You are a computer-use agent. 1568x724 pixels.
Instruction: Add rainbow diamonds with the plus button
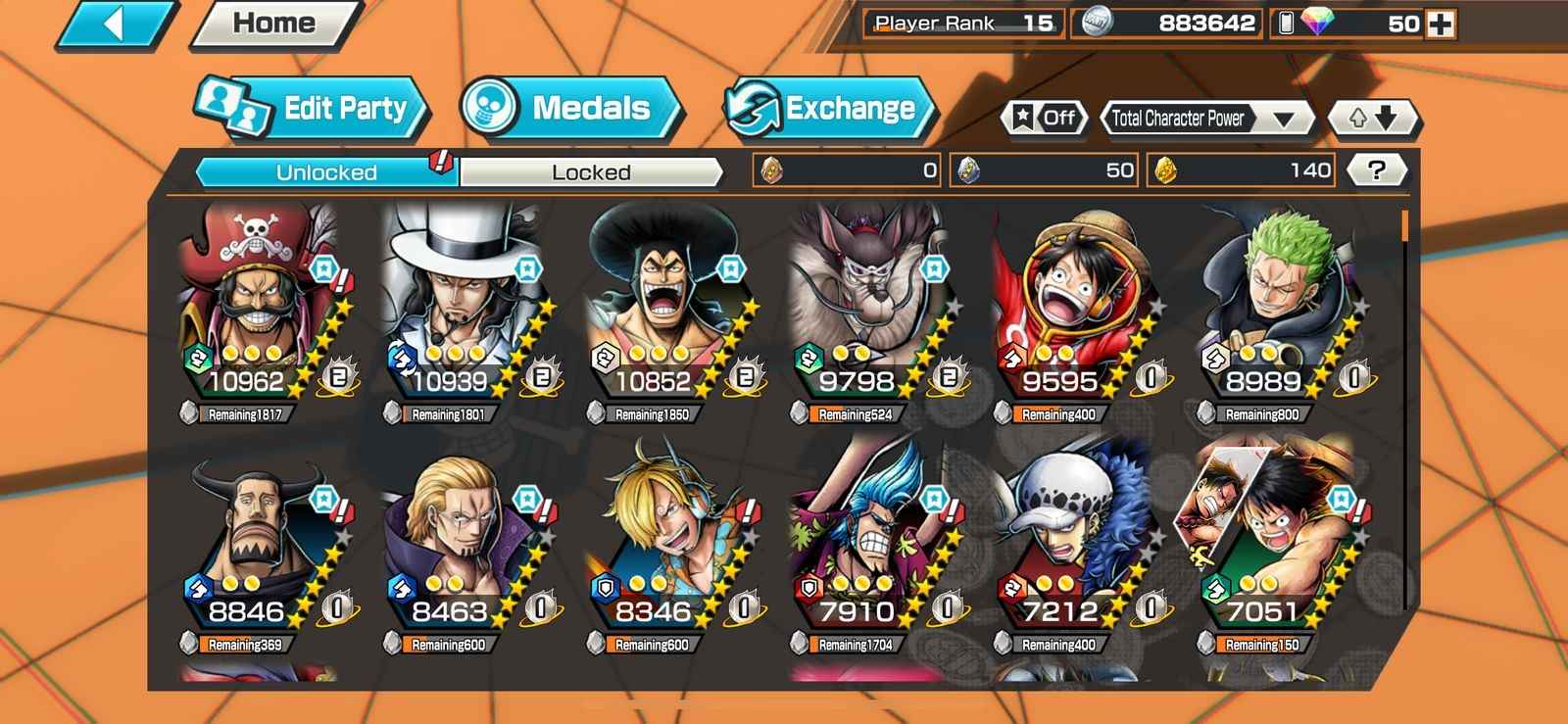(x=1441, y=24)
